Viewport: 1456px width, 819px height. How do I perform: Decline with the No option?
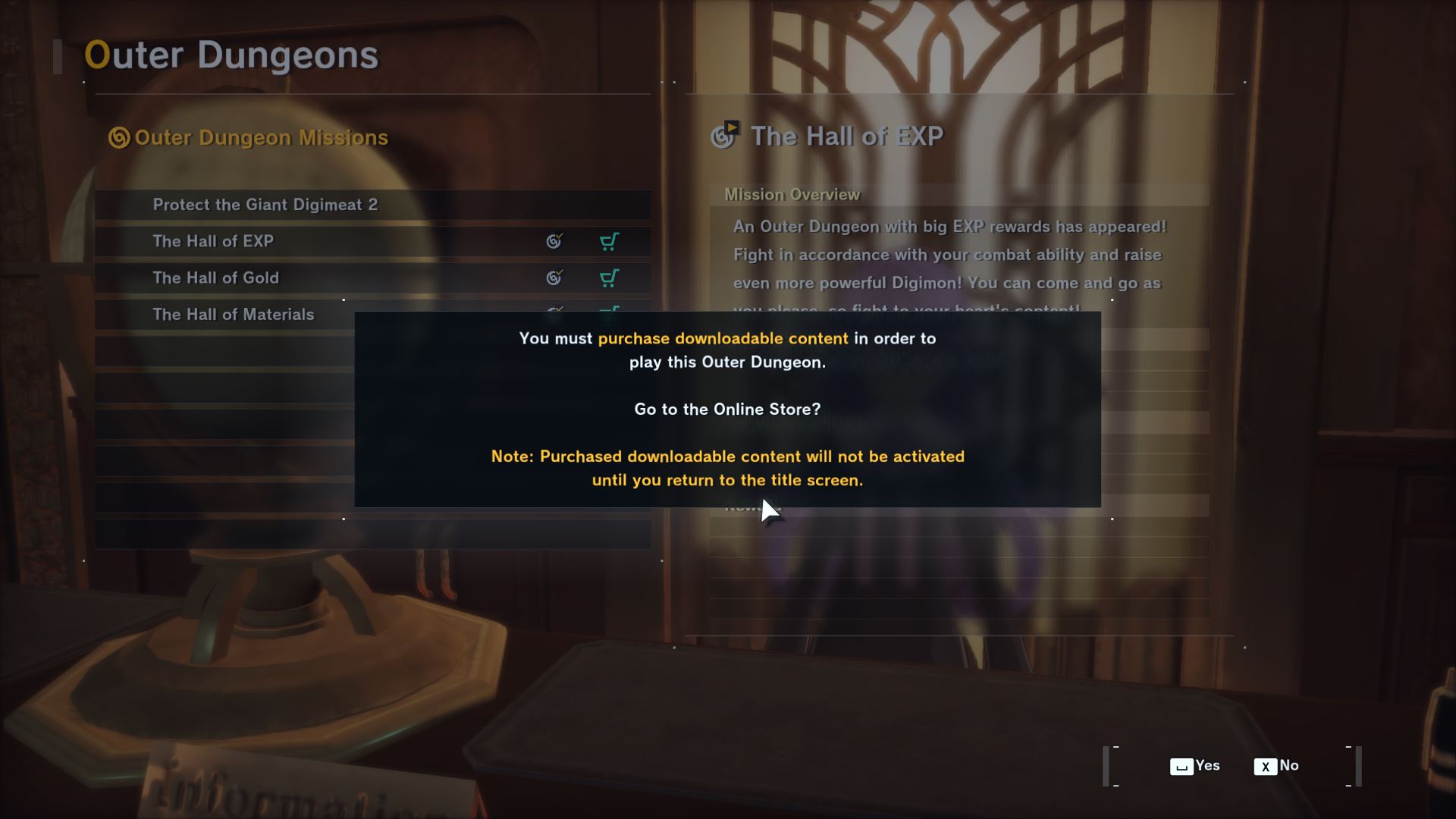[1277, 766]
